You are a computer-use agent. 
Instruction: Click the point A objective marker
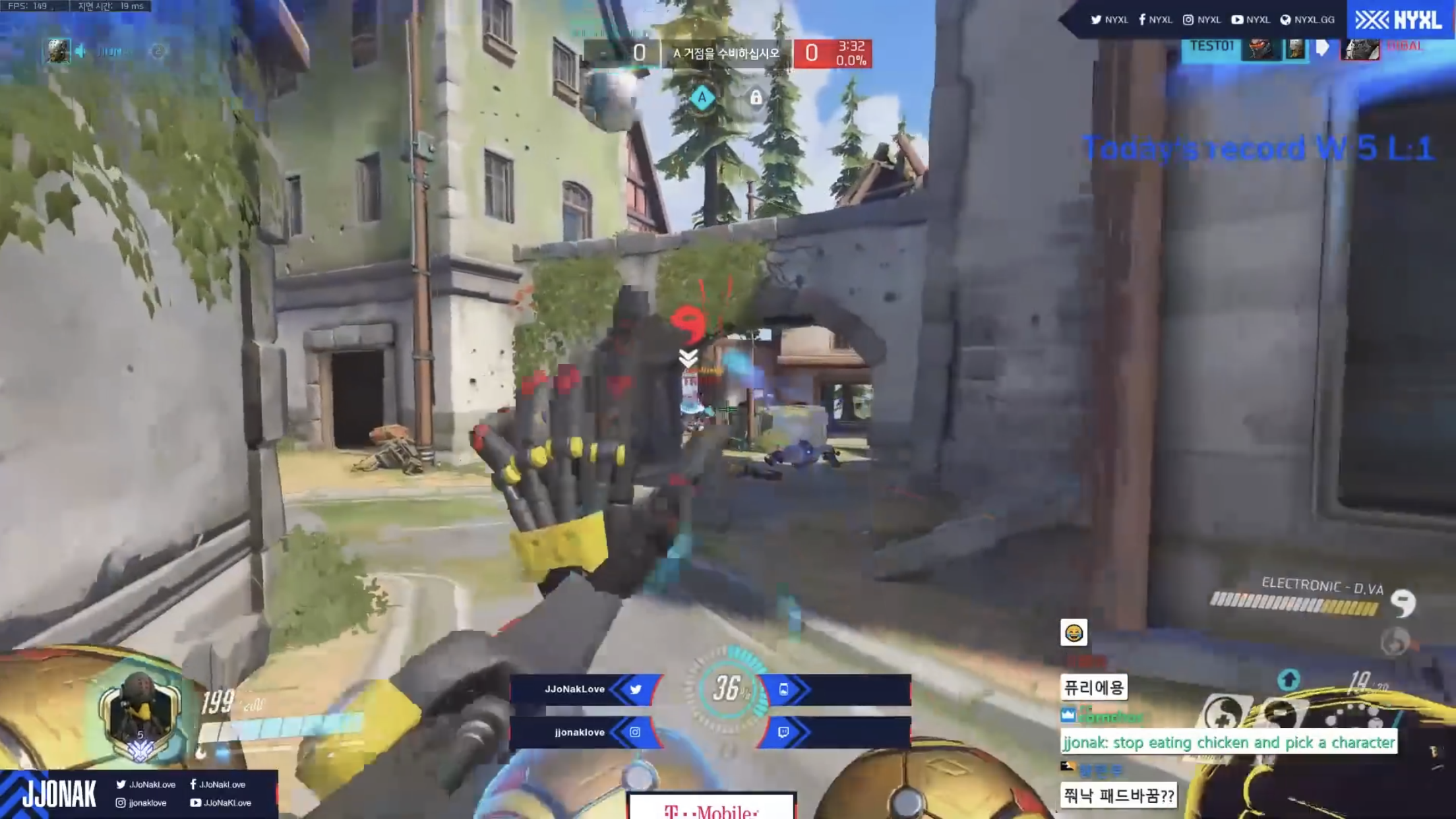click(702, 98)
